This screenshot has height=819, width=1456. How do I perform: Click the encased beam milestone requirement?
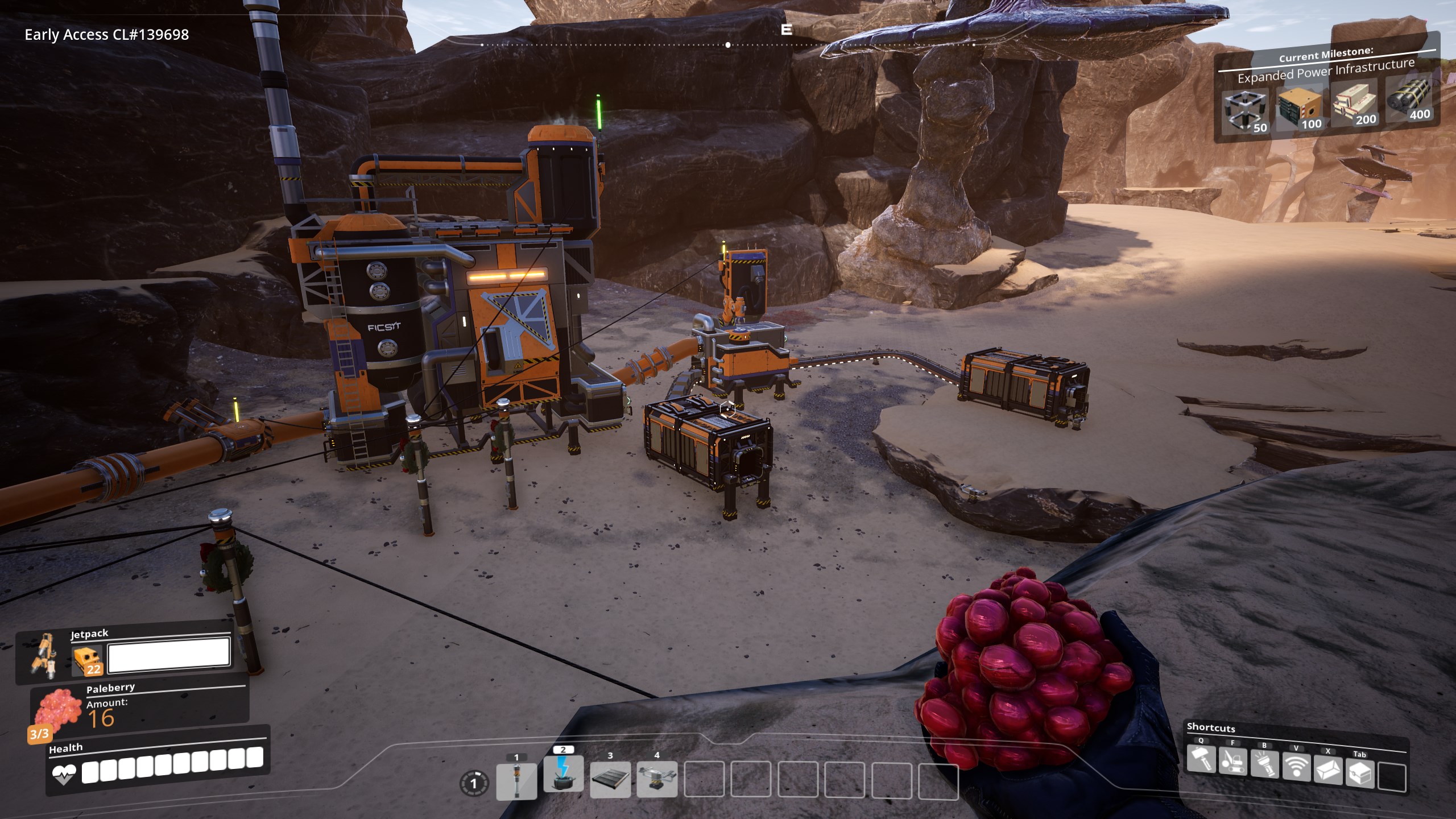[1354, 102]
